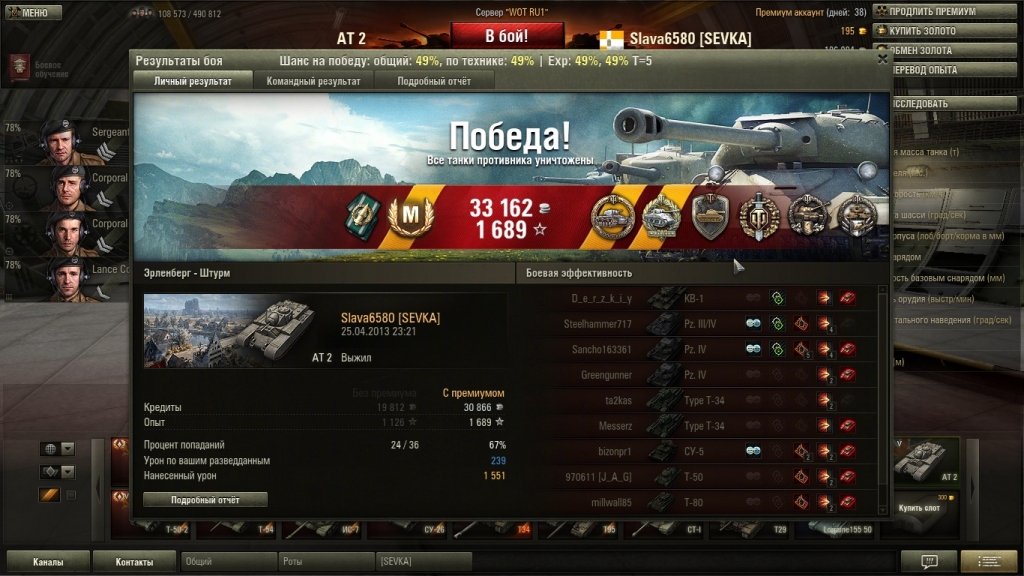1024x576 pixels.
Task: Select the D_e_r_z_k_i_y KB-1 row
Action: coord(700,298)
